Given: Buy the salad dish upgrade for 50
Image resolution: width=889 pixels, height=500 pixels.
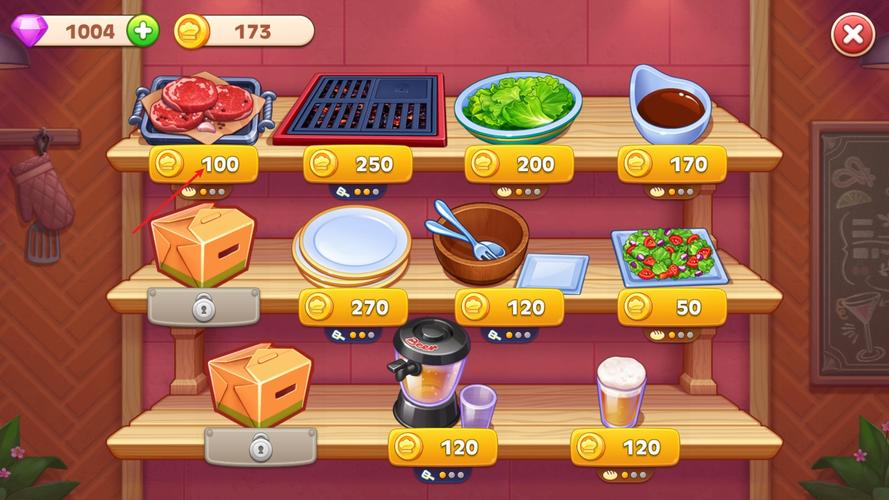Looking at the screenshot, I should 672,307.
